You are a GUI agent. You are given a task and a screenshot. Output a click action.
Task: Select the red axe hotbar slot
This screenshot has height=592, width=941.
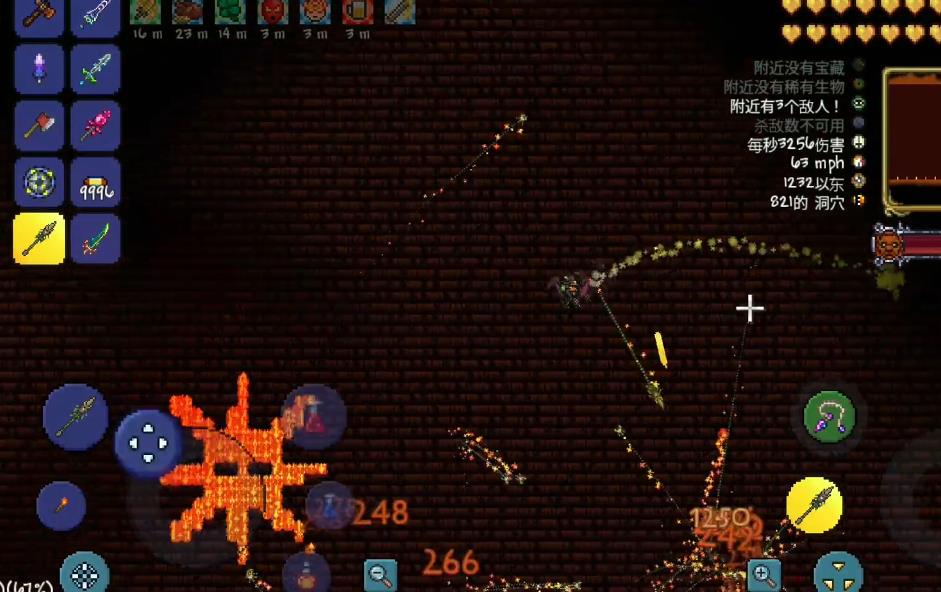point(39,127)
